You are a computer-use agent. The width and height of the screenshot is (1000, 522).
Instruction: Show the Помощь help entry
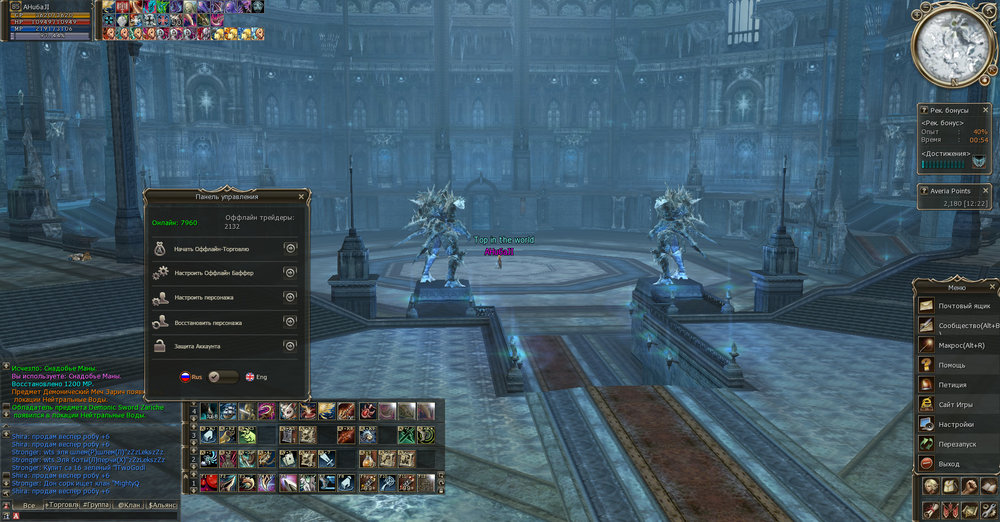tap(955, 365)
